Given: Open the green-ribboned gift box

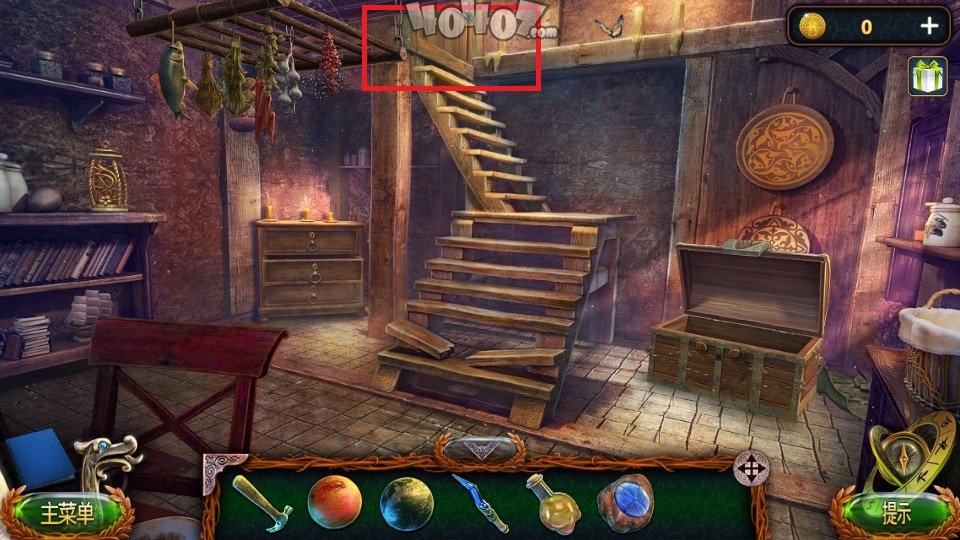Looking at the screenshot, I should point(927,77).
